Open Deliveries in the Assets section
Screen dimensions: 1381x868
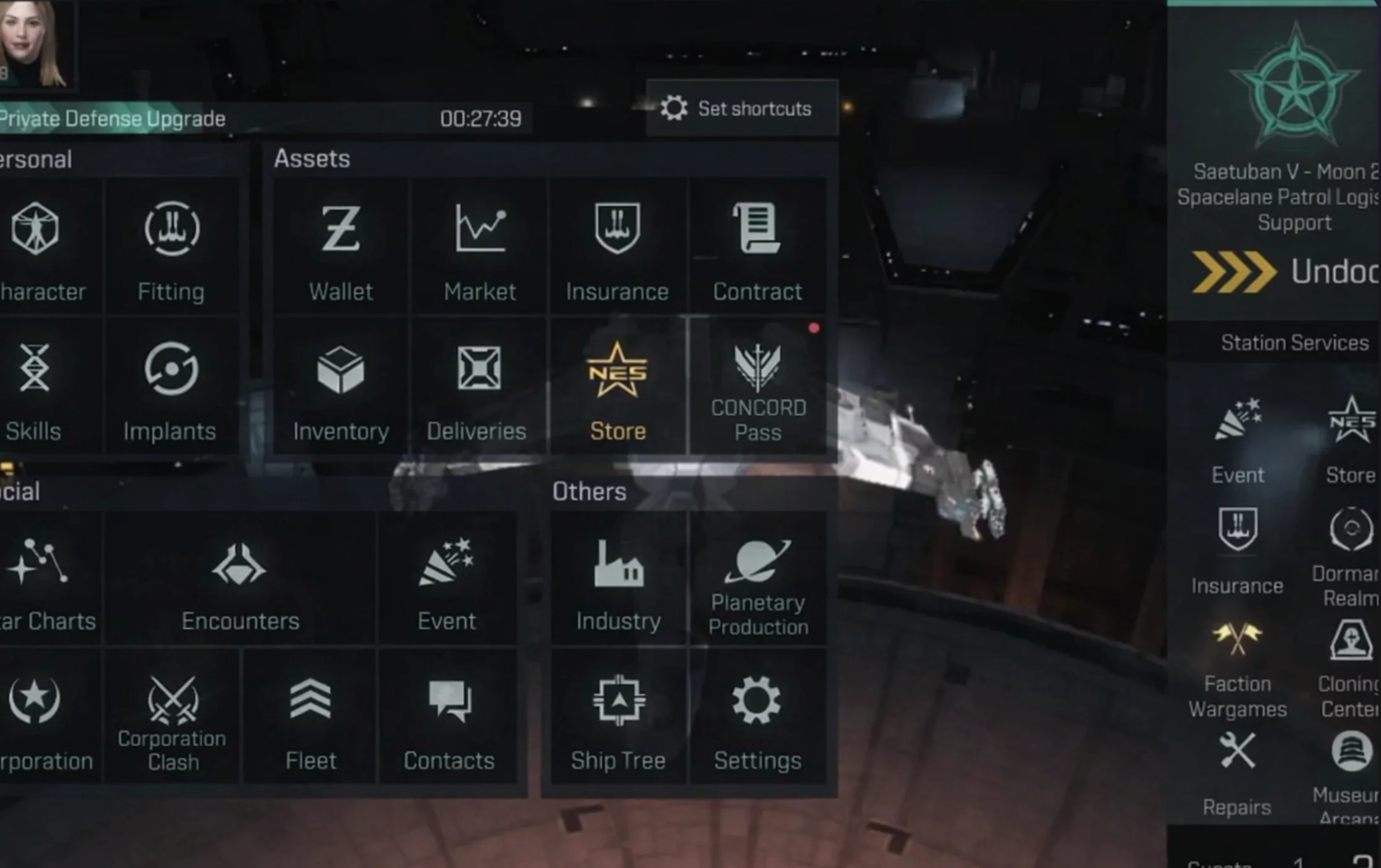(477, 387)
